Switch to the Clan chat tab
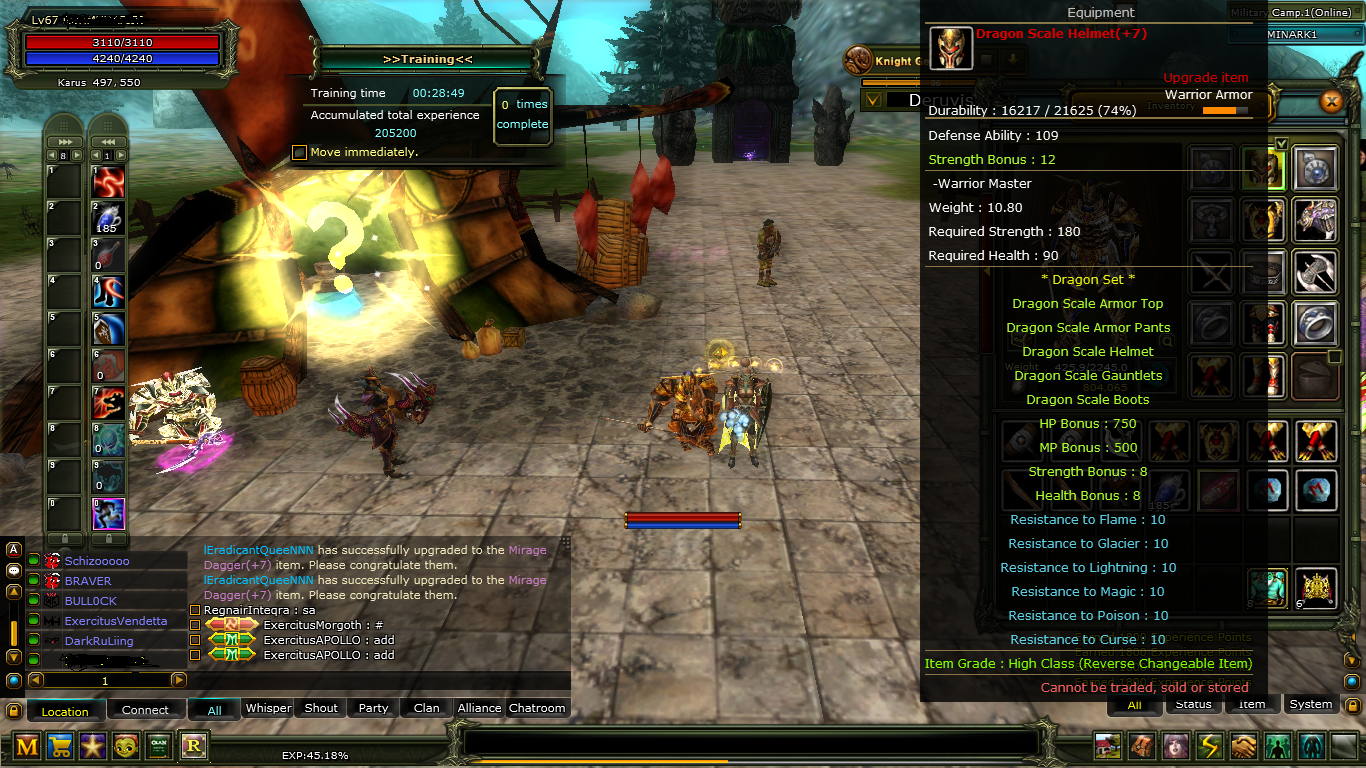The width and height of the screenshot is (1366, 768). tap(426, 708)
